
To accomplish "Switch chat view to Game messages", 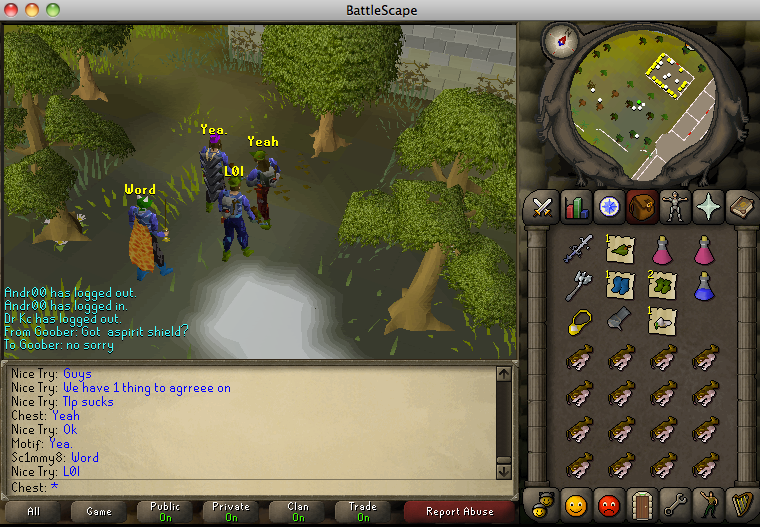I will (x=98, y=511).
